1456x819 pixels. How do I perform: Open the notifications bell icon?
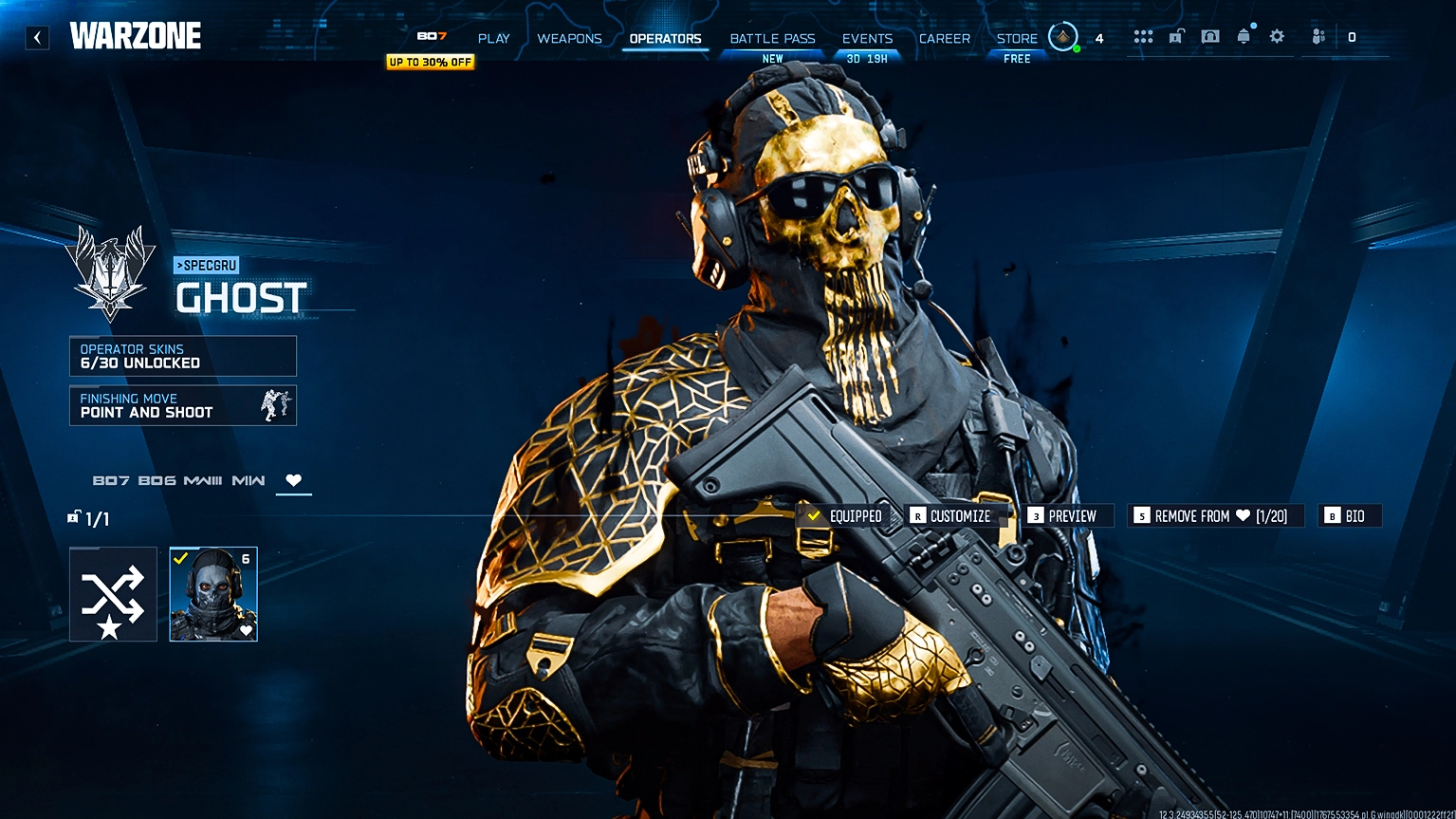[1244, 36]
